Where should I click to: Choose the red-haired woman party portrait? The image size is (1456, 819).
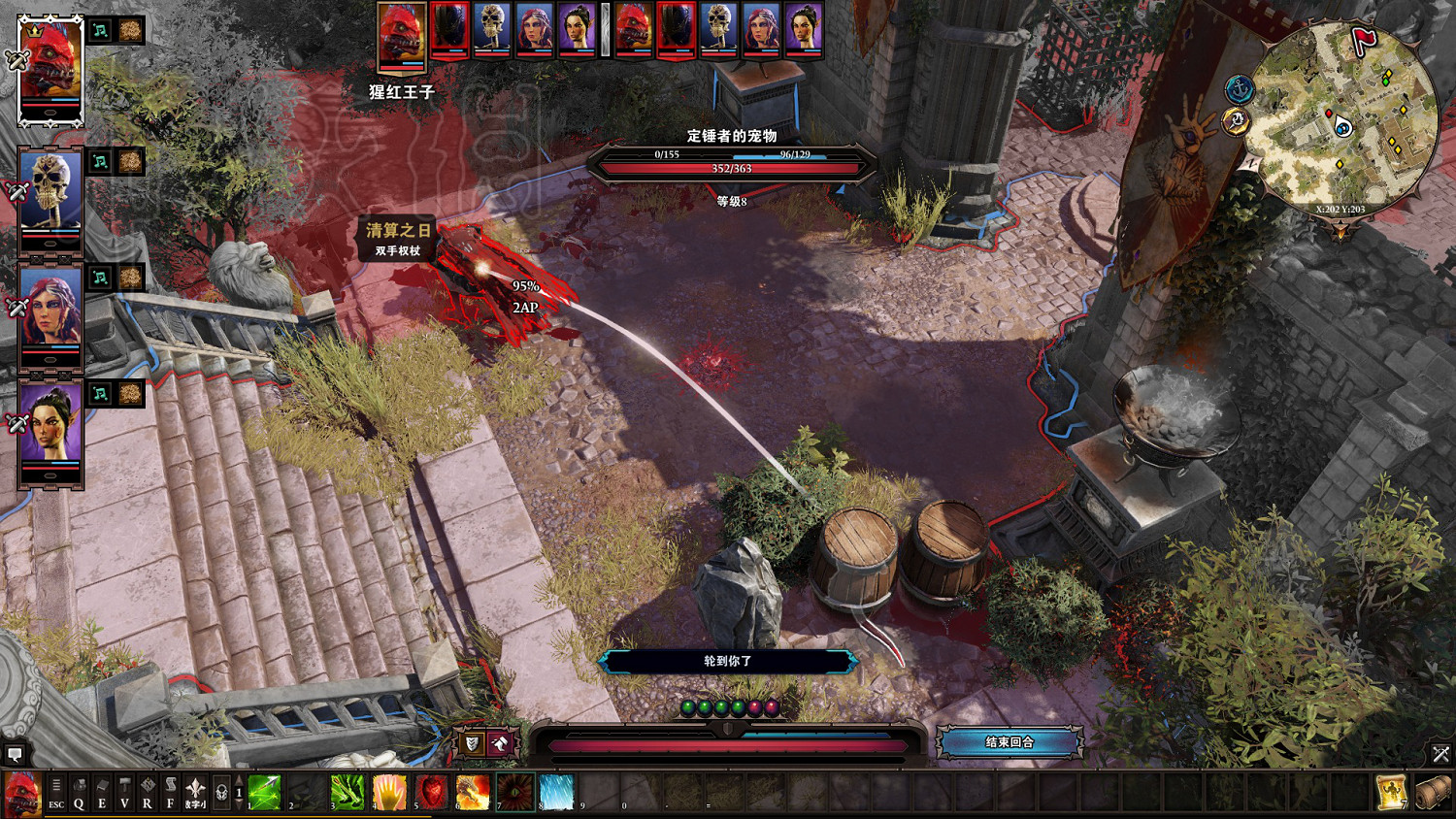50,315
